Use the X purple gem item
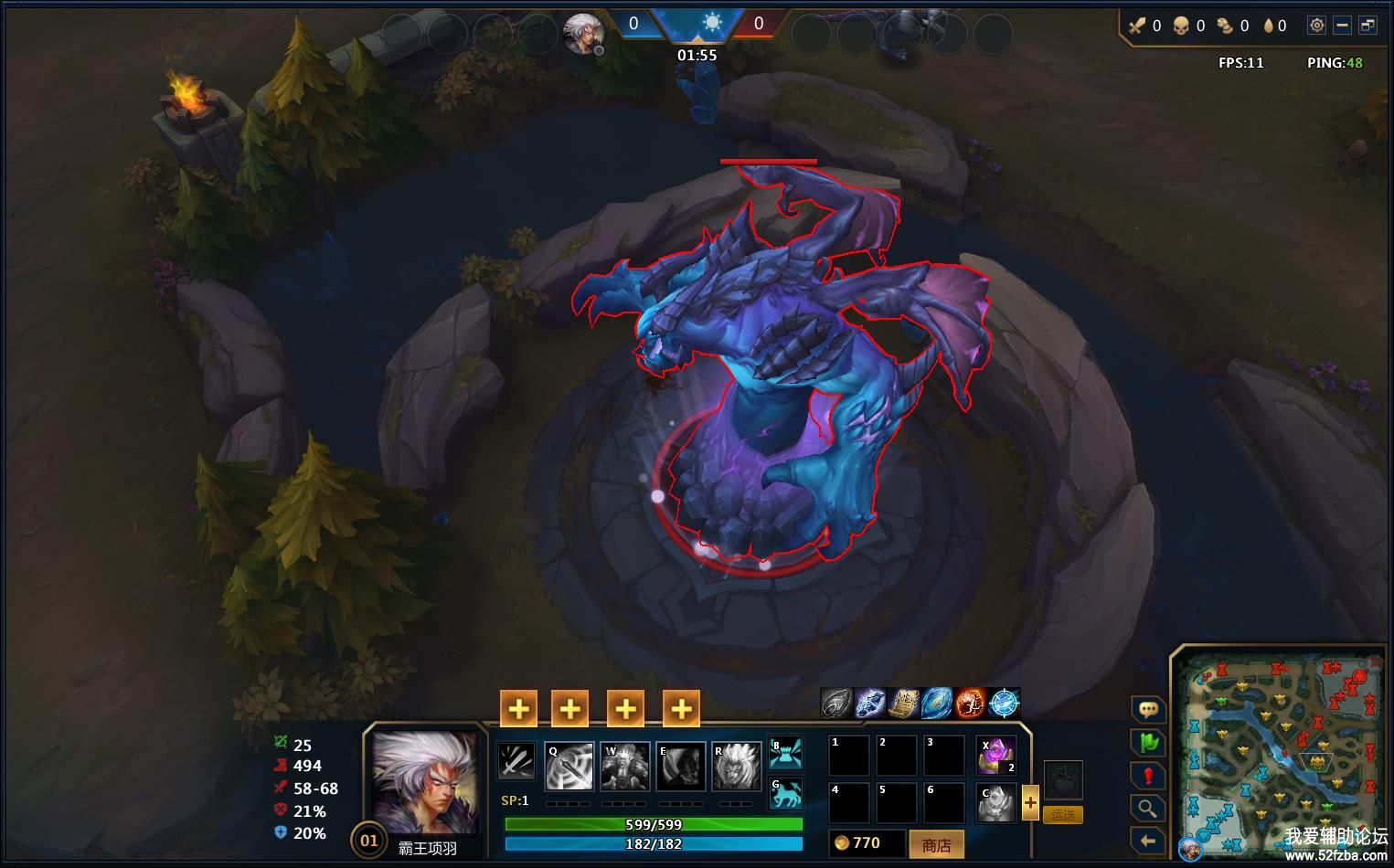The image size is (1394, 868). pos(995,756)
